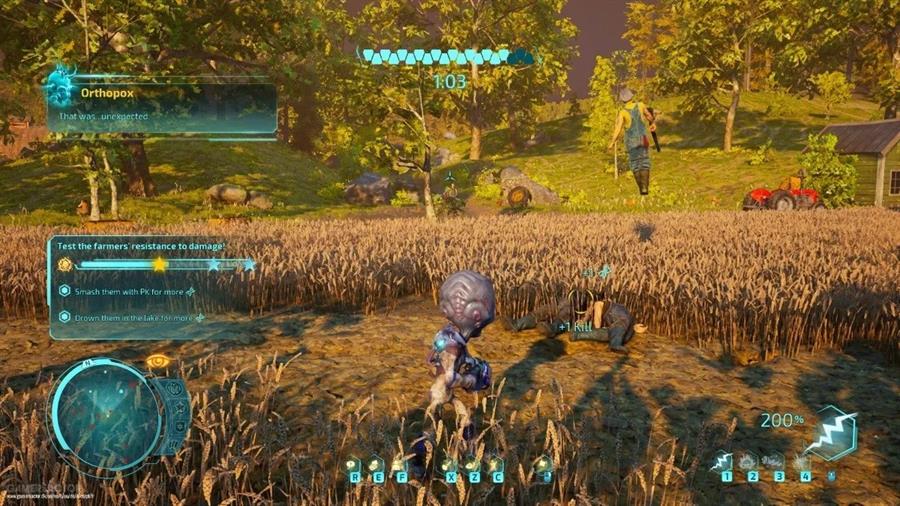Pick the fourth weapon slot icon
Viewport: 900px width, 506px height.
pyautogui.click(x=802, y=461)
